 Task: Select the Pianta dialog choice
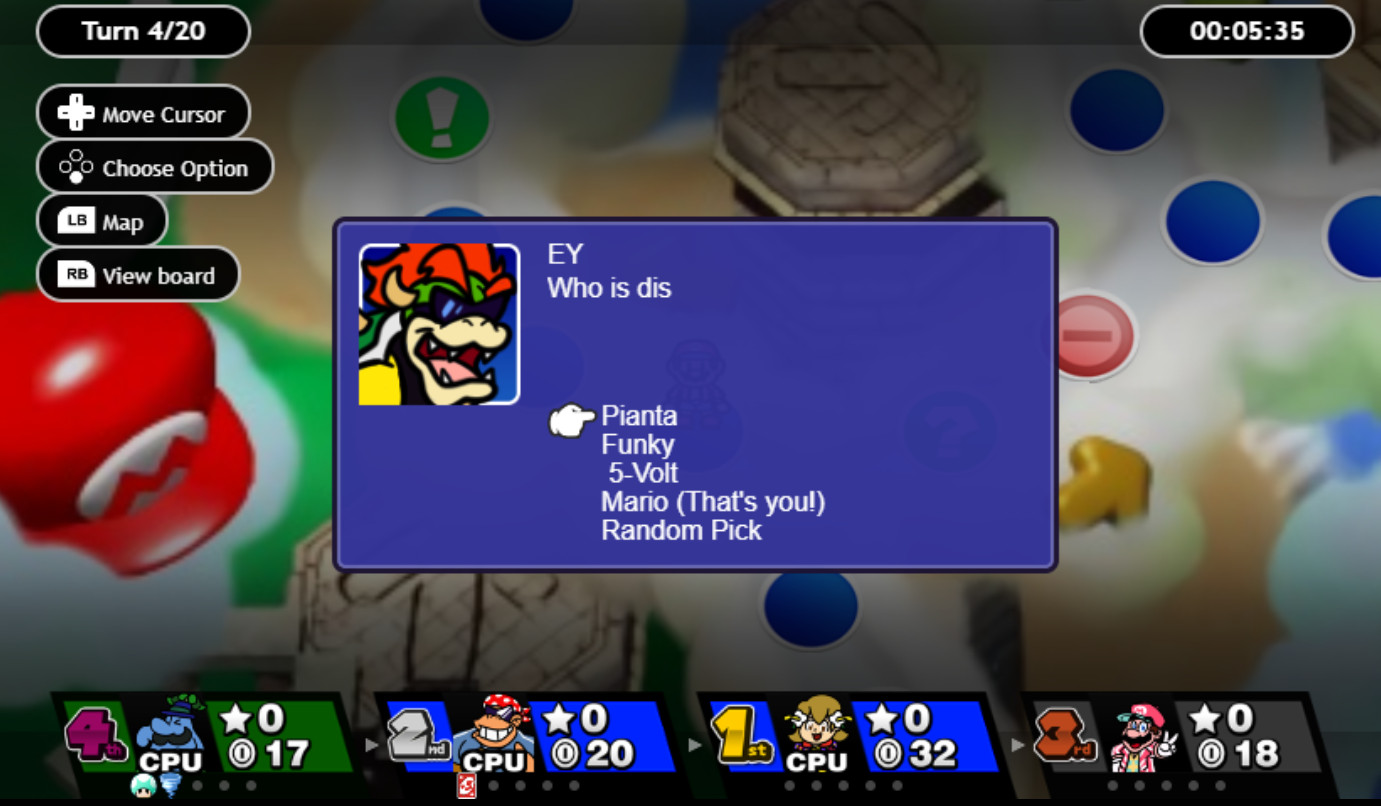pyautogui.click(x=639, y=416)
